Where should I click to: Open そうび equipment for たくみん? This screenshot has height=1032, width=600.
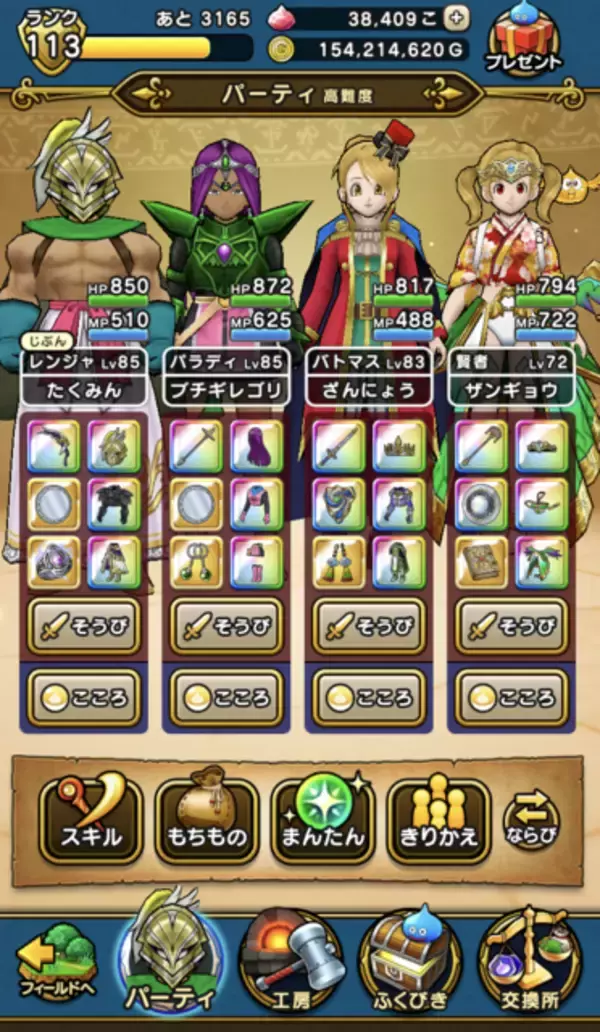84,628
